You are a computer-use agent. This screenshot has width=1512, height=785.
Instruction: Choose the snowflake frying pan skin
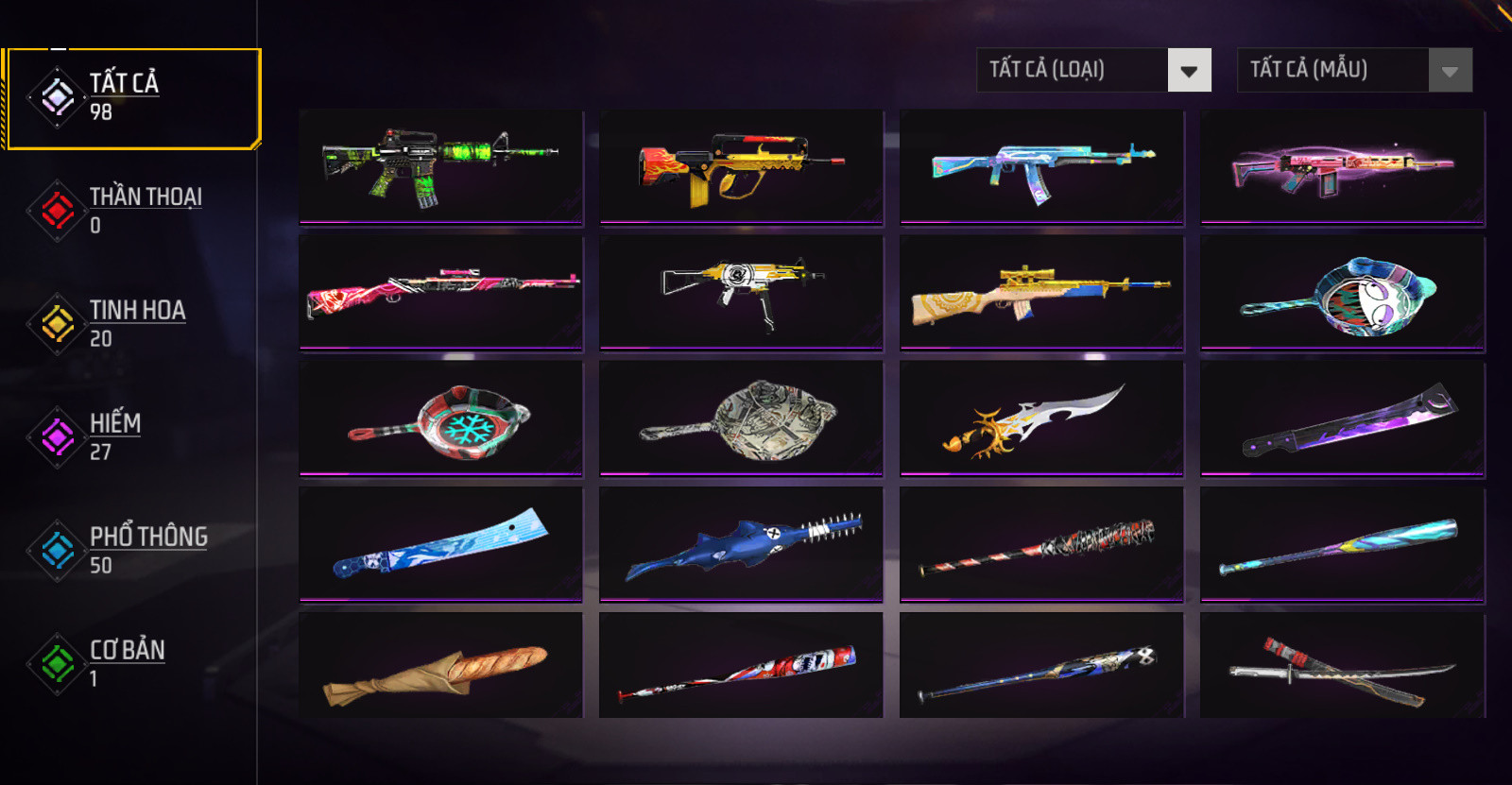pos(441,418)
